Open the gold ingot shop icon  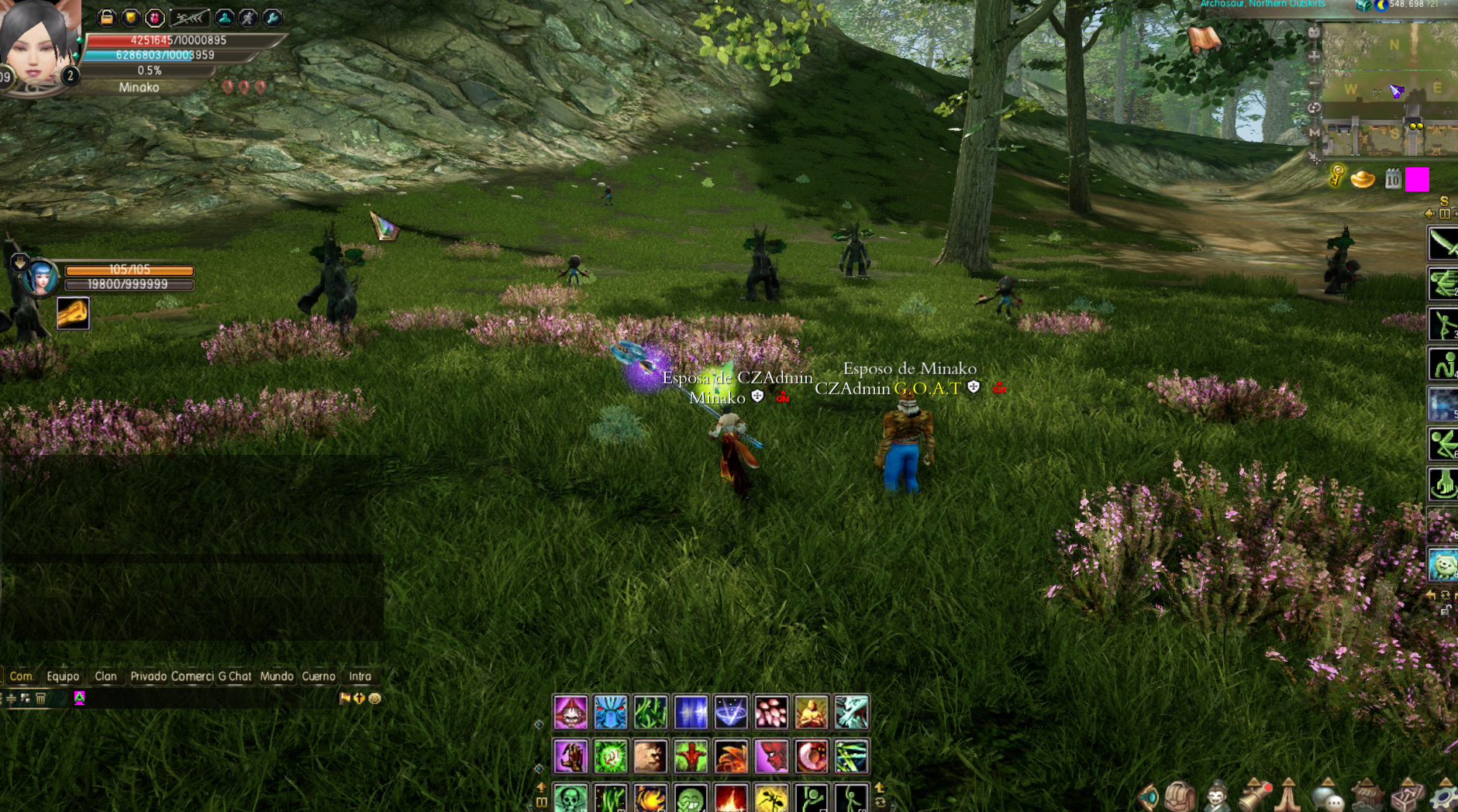(x=1363, y=180)
